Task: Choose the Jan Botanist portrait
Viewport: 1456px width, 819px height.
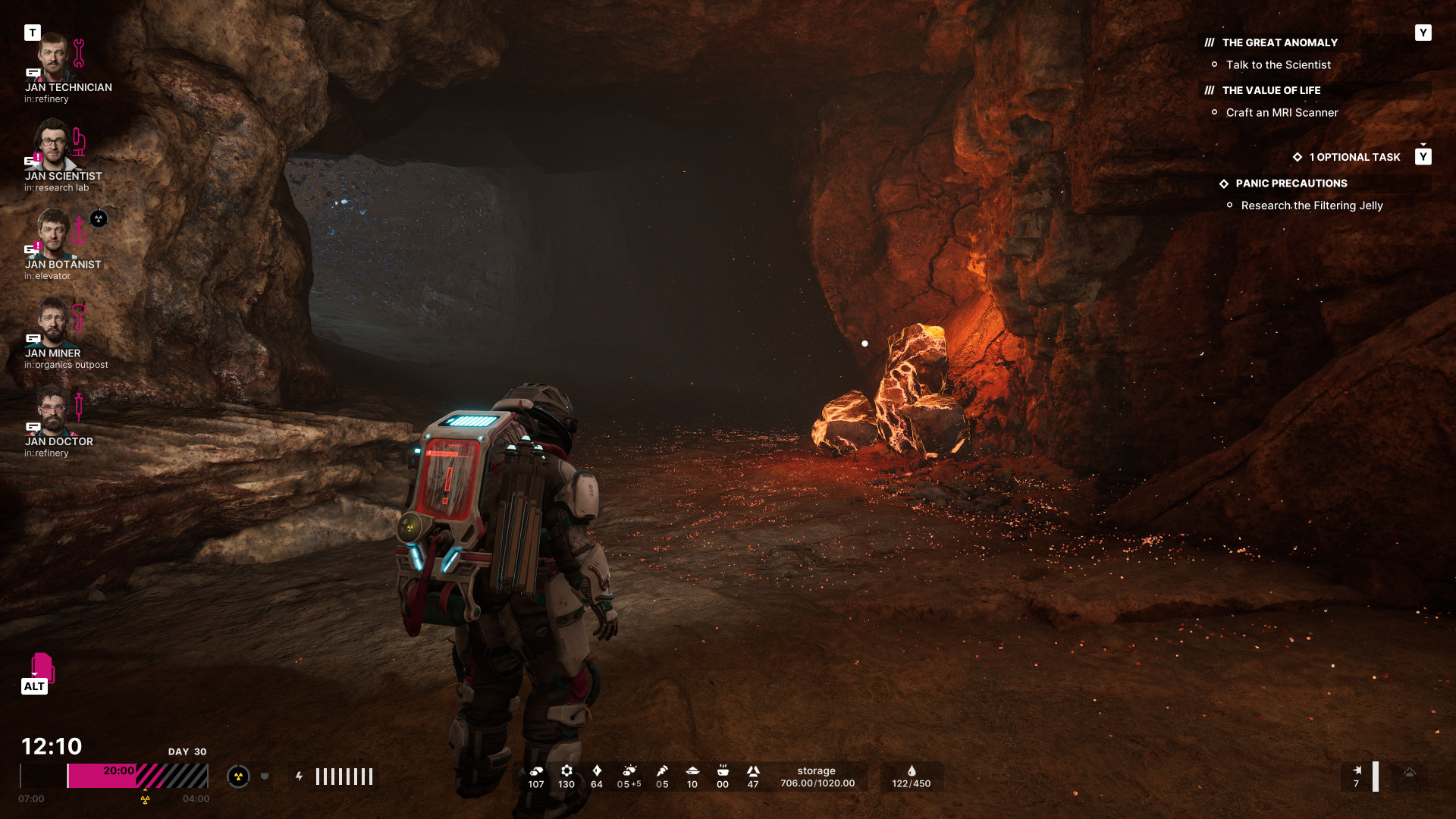Action: [x=53, y=234]
